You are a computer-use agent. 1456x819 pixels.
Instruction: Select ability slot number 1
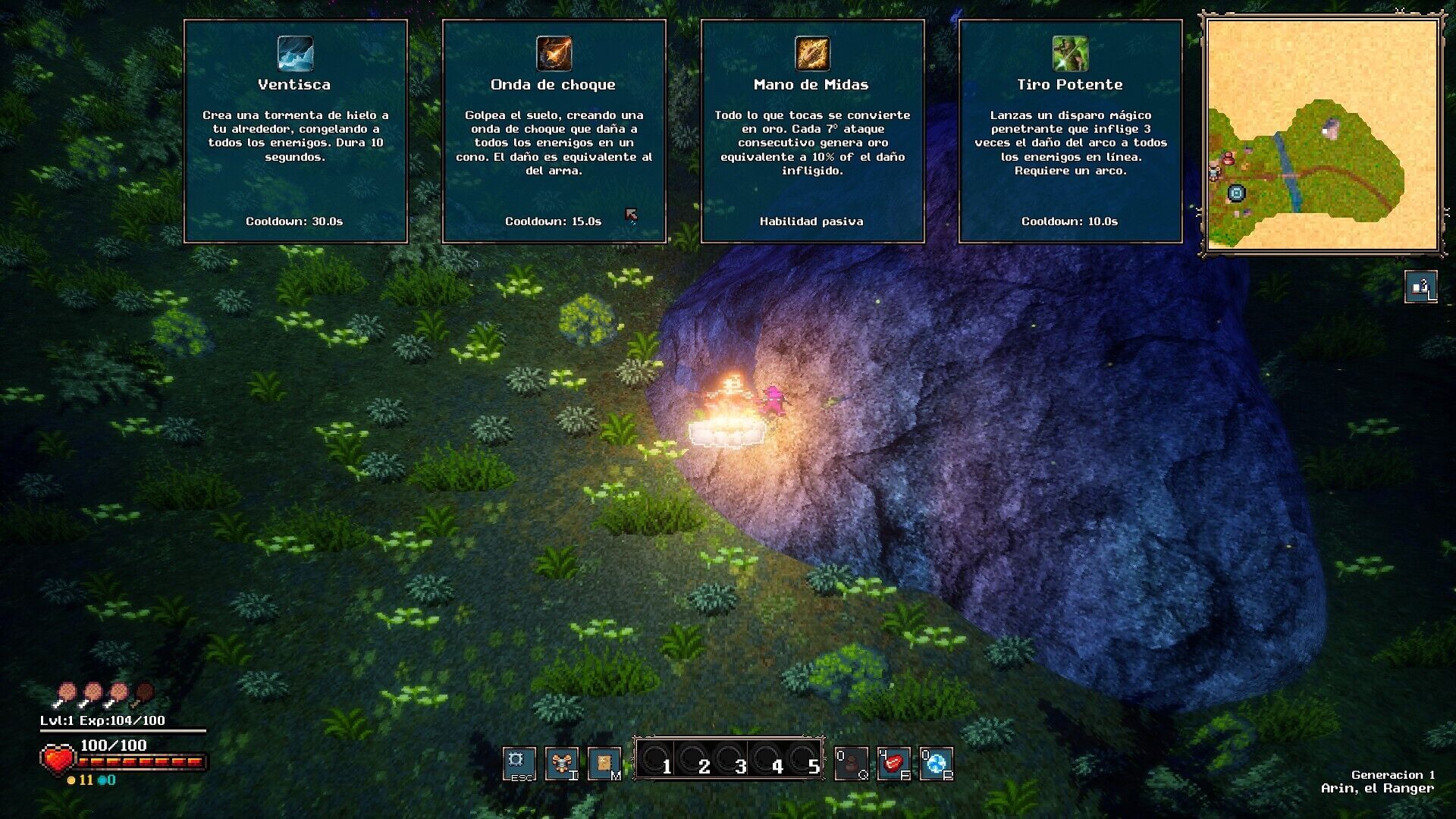pyautogui.click(x=656, y=758)
